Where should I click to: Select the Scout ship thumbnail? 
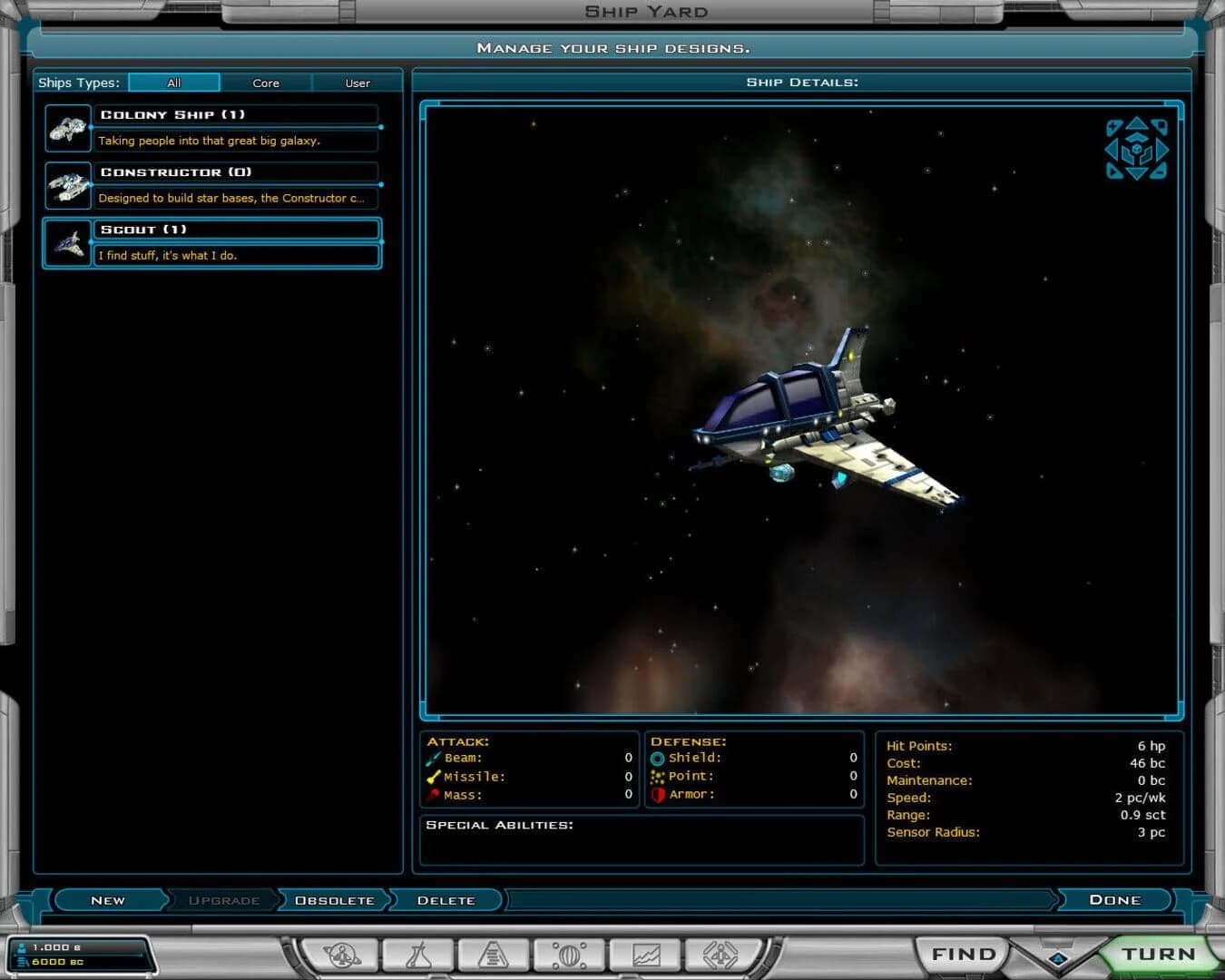tap(67, 242)
